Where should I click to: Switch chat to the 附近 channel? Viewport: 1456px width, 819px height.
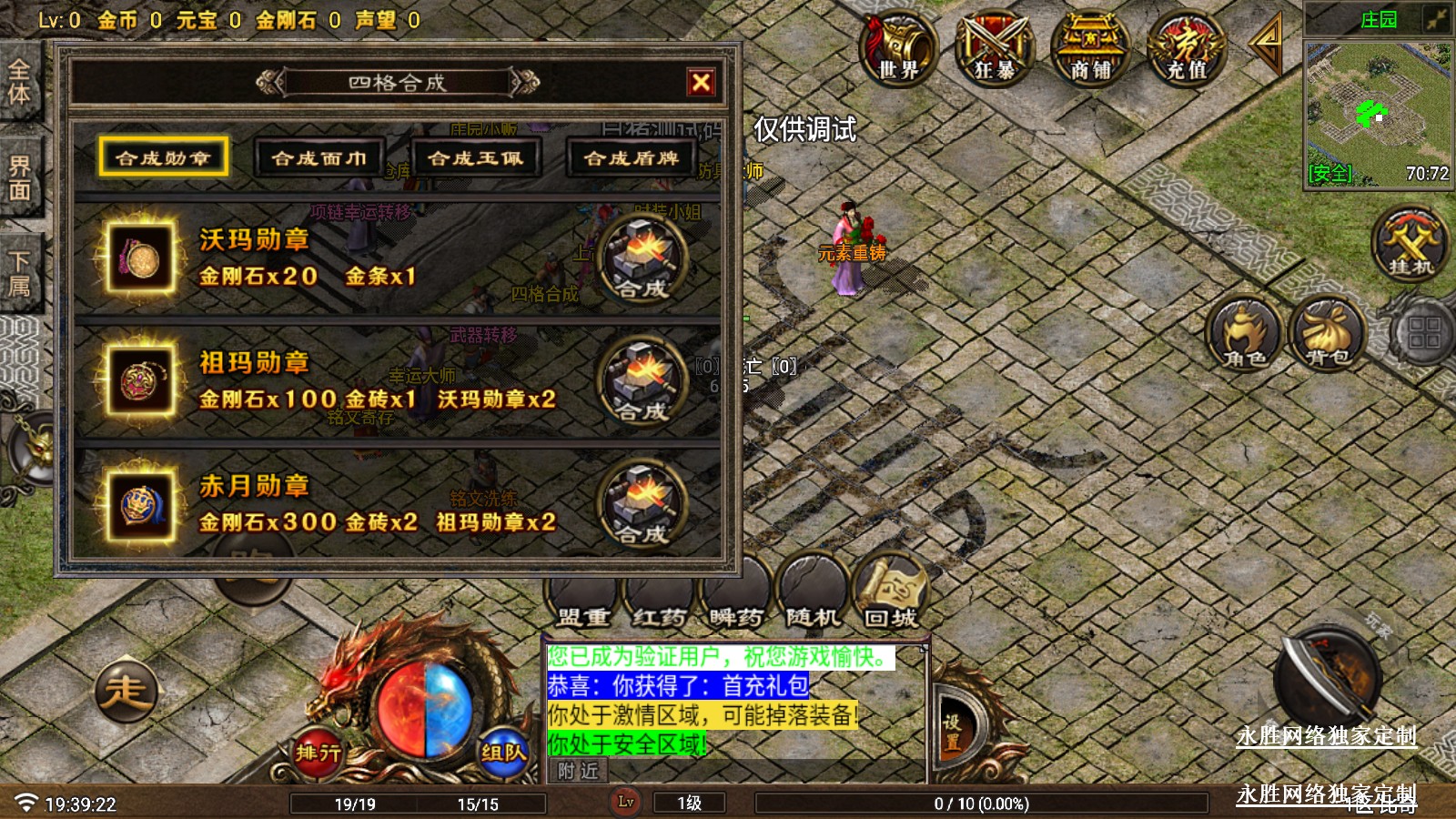point(578,772)
